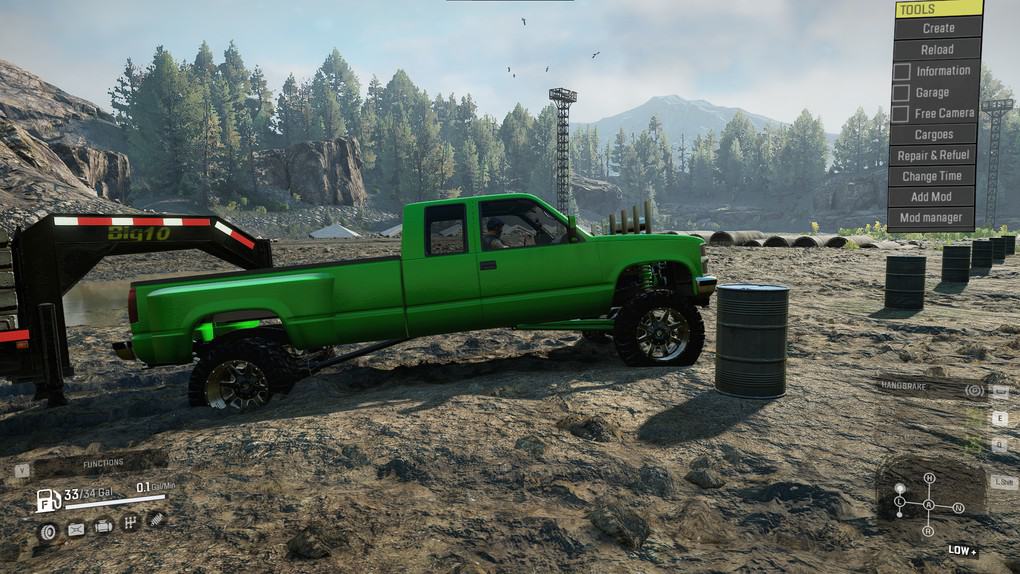Enable the Garage checkbox

[x=901, y=92]
